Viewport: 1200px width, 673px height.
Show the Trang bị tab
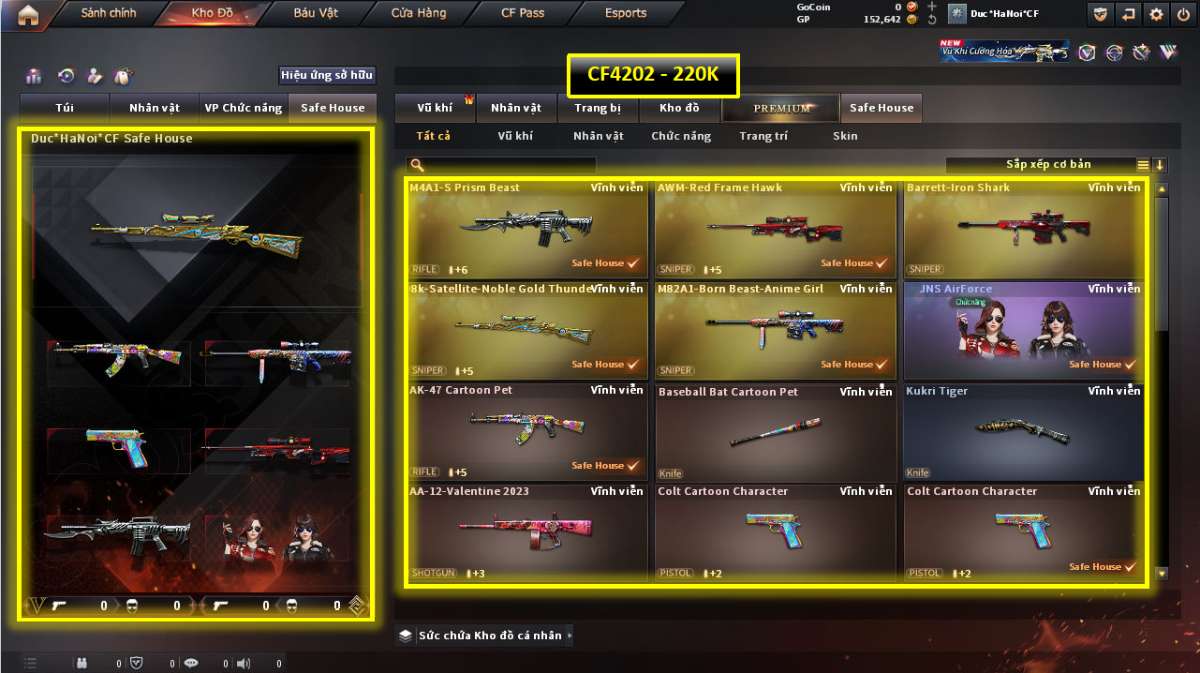598,108
